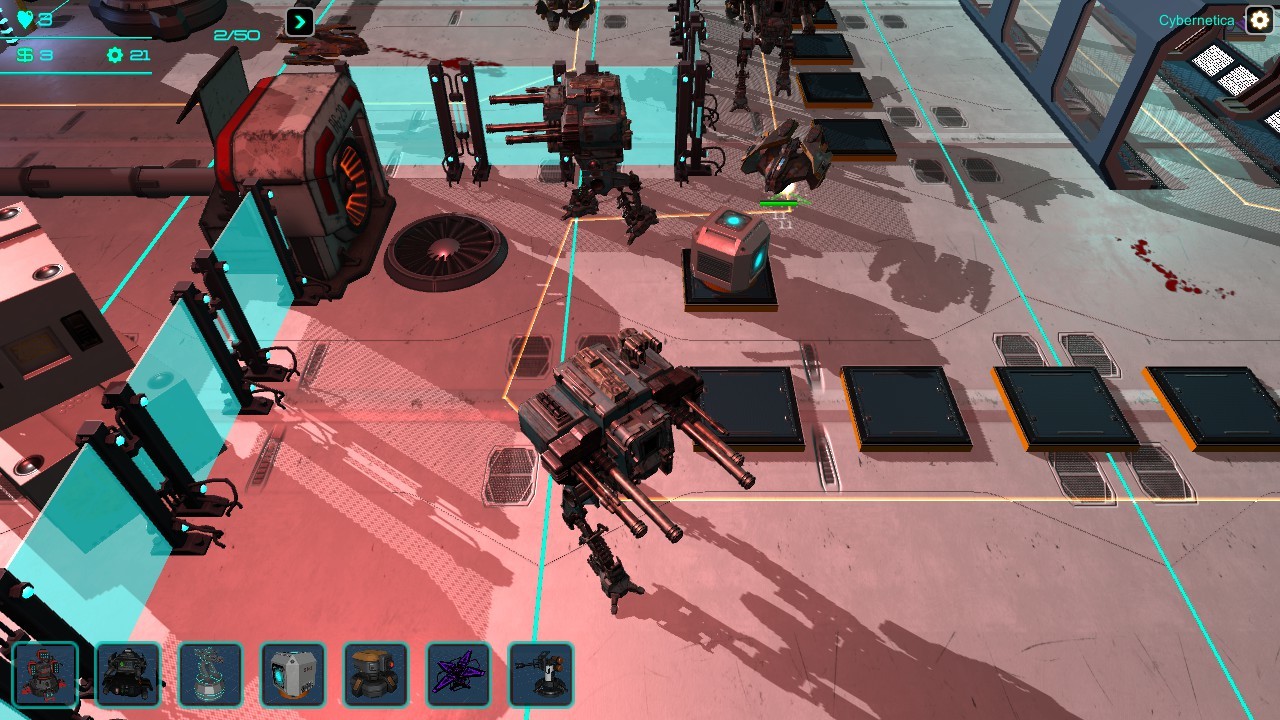
Task: Open settings with the gear icon top right
Action: tap(1257, 19)
